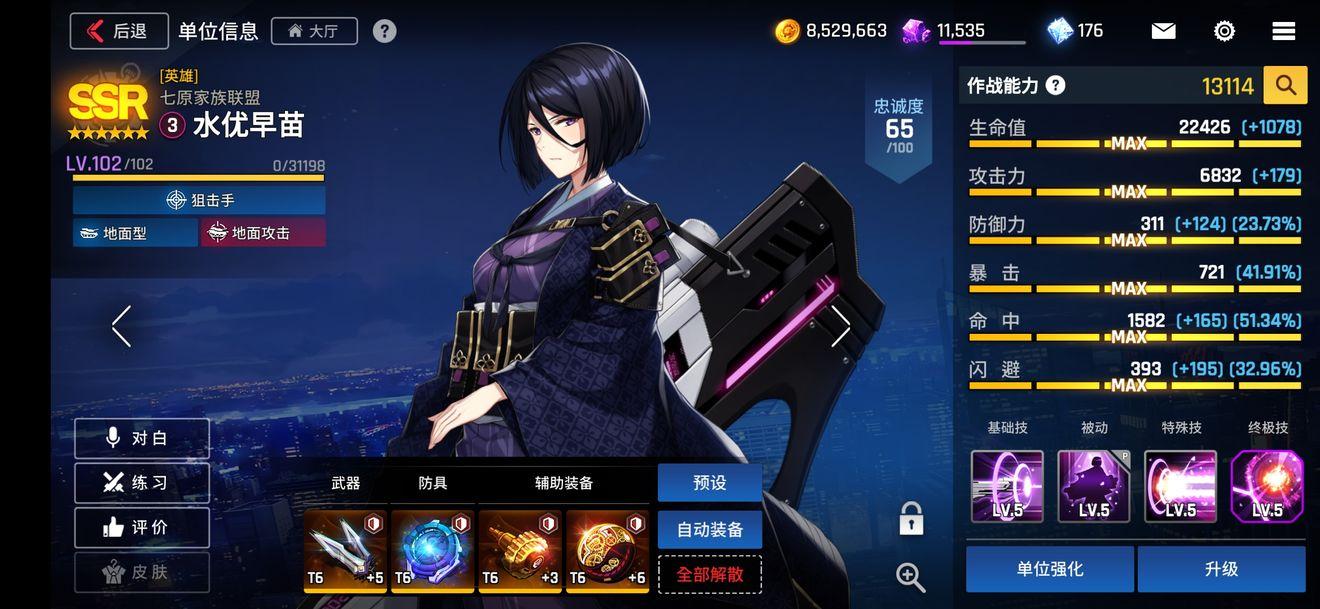Enter 练习 practice mode
Viewport: 1320px width, 609px height.
click(x=142, y=483)
